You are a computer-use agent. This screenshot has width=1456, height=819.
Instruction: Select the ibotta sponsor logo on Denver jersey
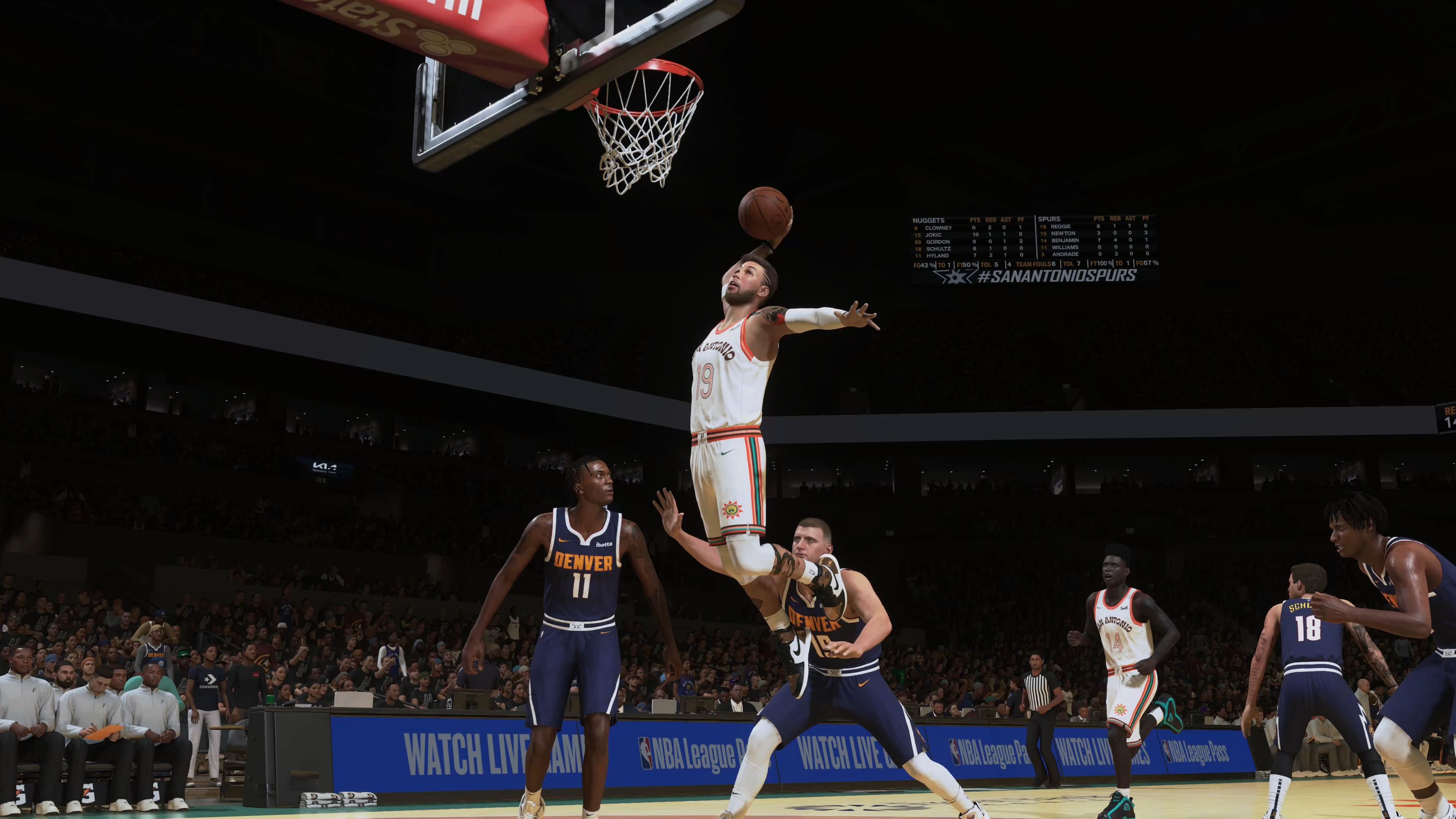(604, 543)
